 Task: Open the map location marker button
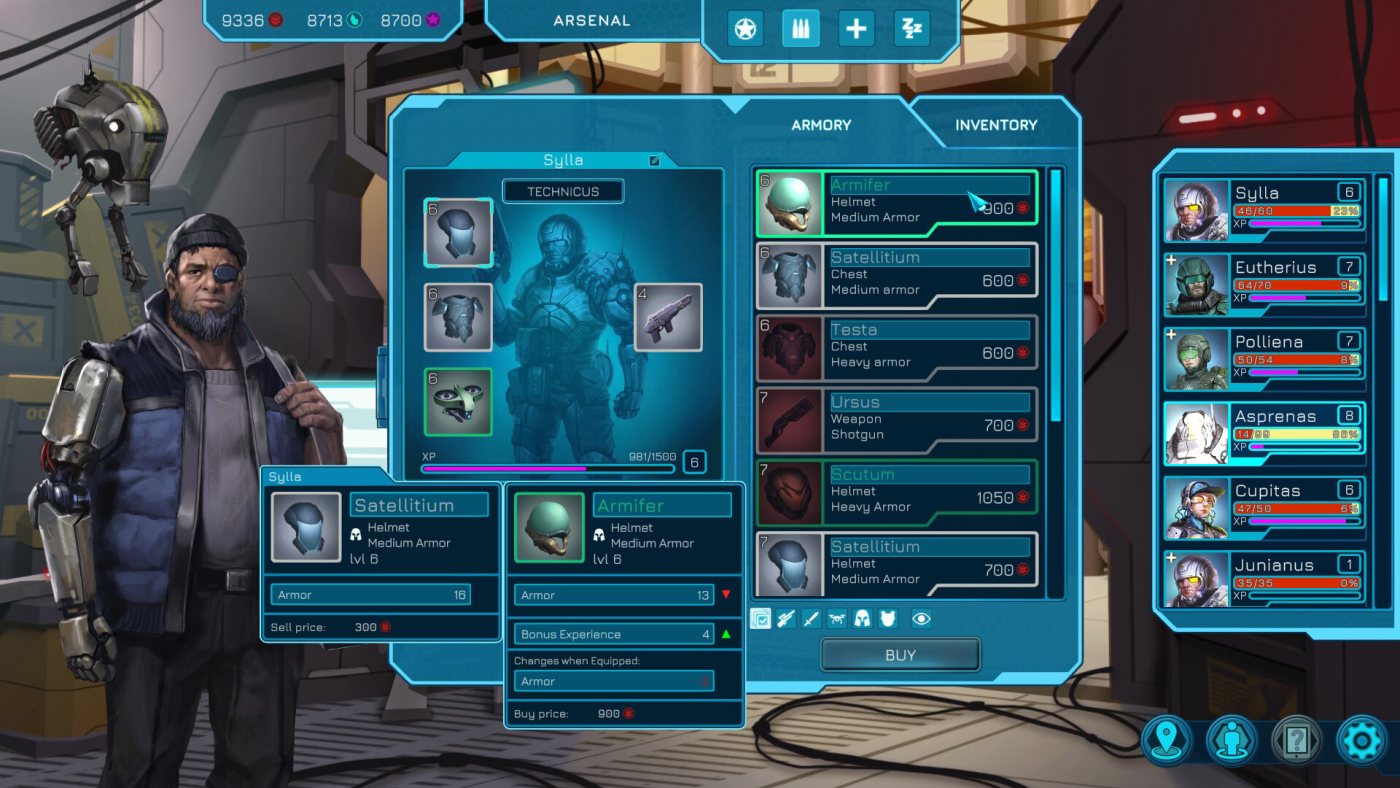coord(1167,741)
